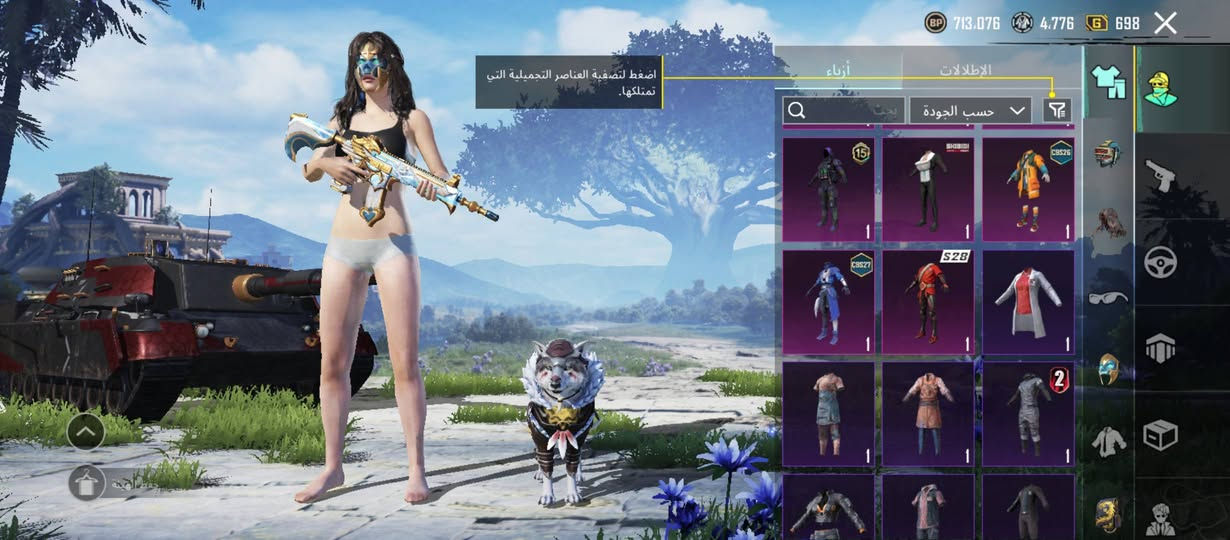The image size is (1230, 540).
Task: Close the inventory screen with the X
Action: (1165, 23)
